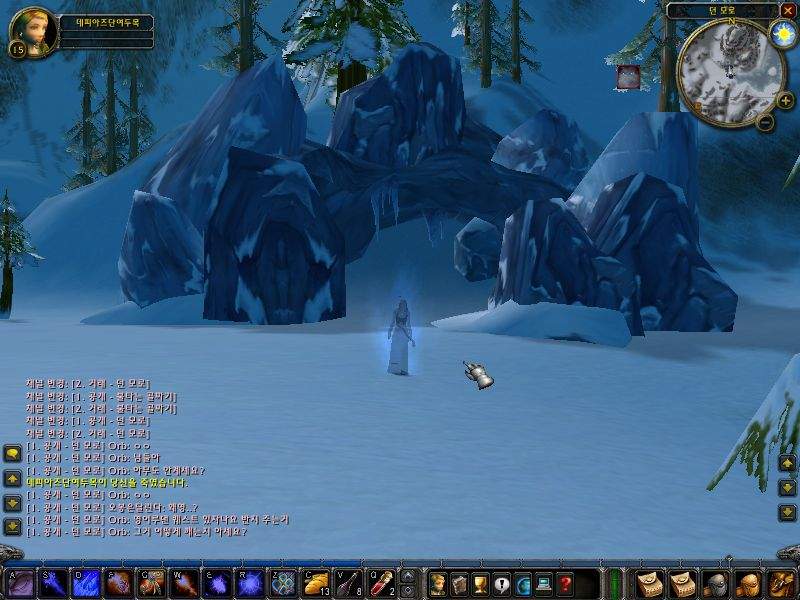Screen dimensions: 800x600
Task: Open the talents goblet micro button
Action: (480, 583)
